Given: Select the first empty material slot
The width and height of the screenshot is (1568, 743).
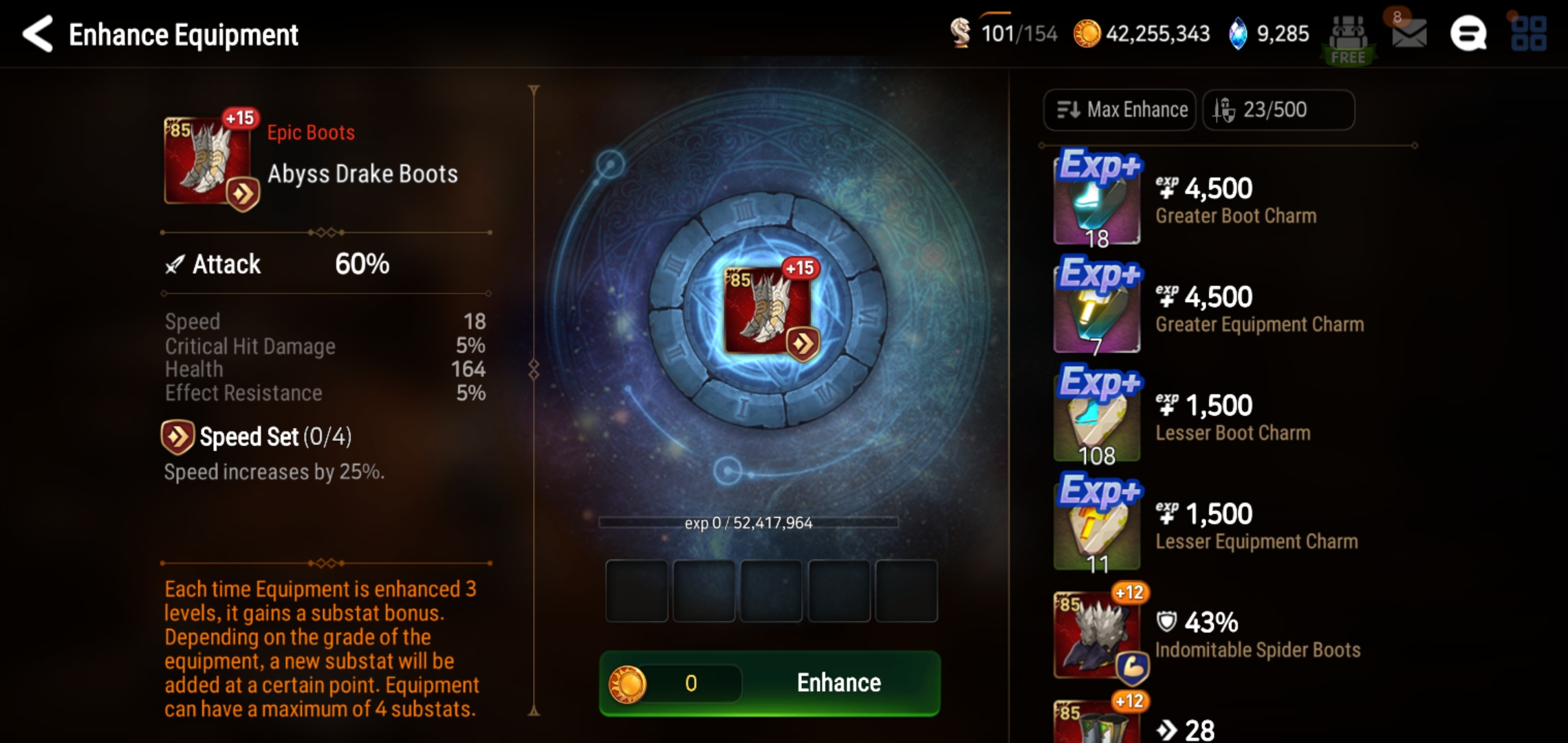Looking at the screenshot, I should [x=635, y=592].
